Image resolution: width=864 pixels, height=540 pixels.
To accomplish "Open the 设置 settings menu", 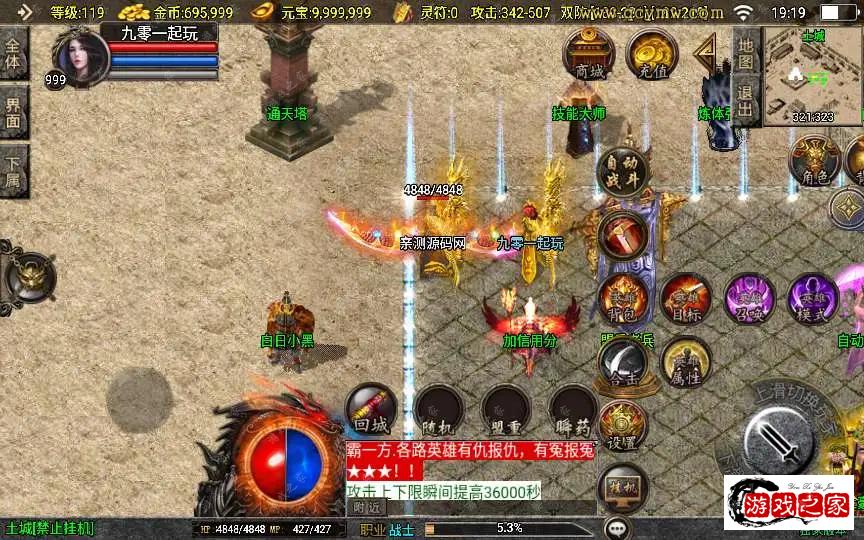I will click(x=622, y=427).
